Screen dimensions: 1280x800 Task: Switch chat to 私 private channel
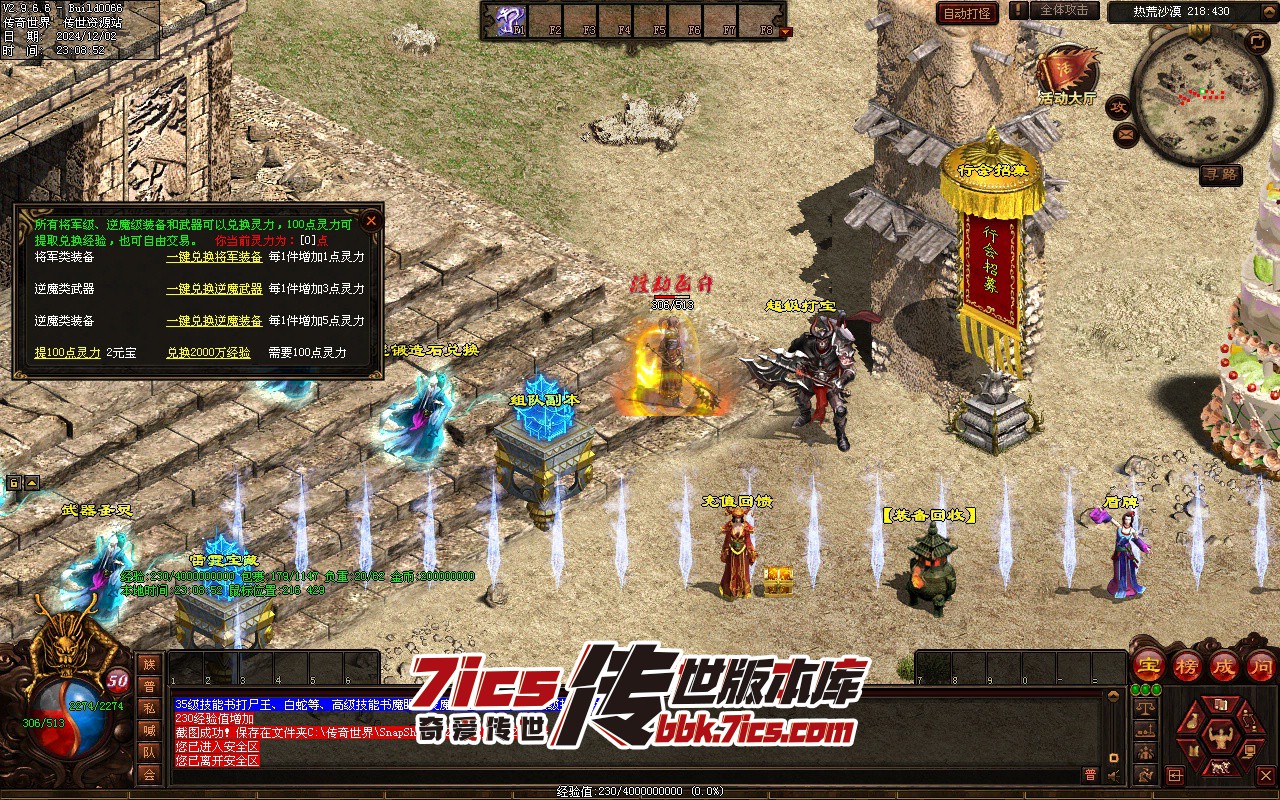click(x=149, y=707)
